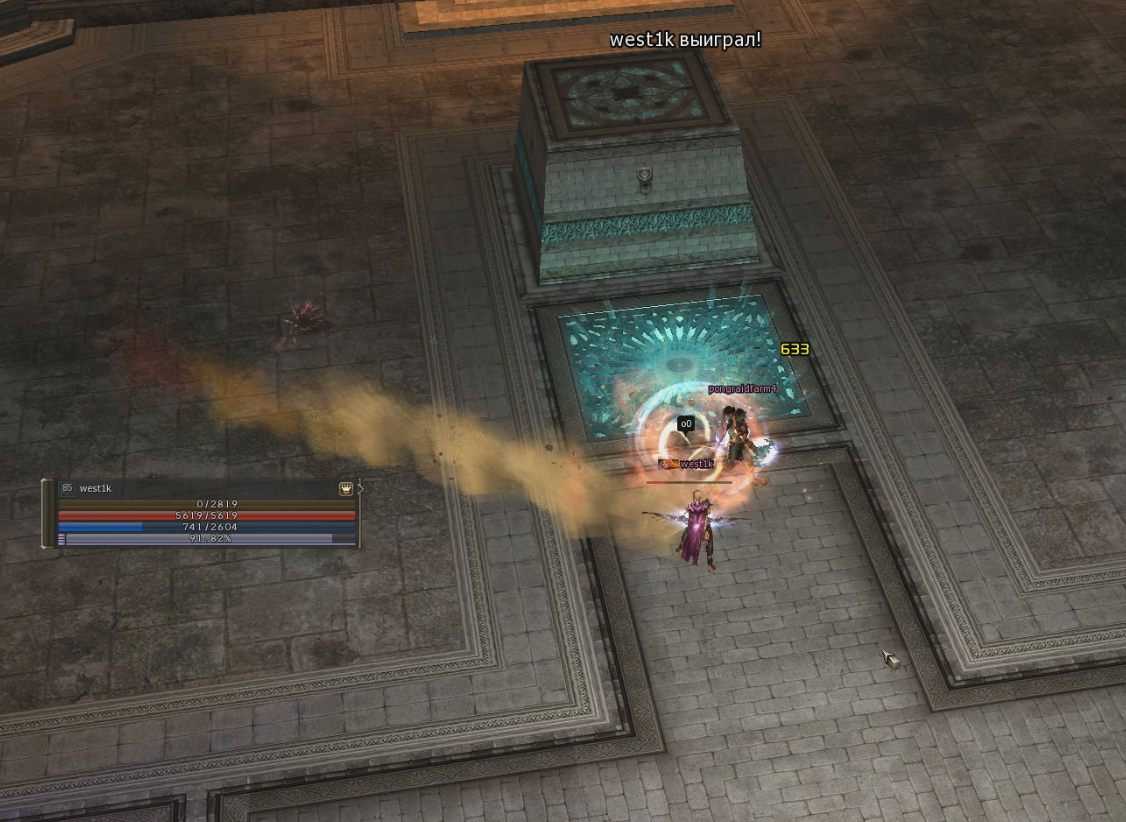Click the crown icon in west1k's status panel
1126x822 pixels.
tap(346, 489)
